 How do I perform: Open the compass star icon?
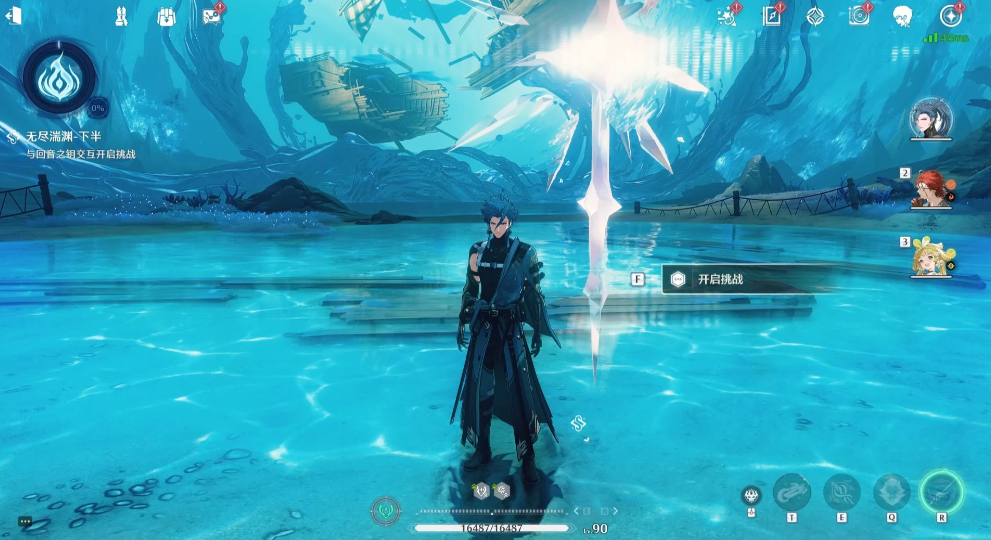(x=950, y=15)
